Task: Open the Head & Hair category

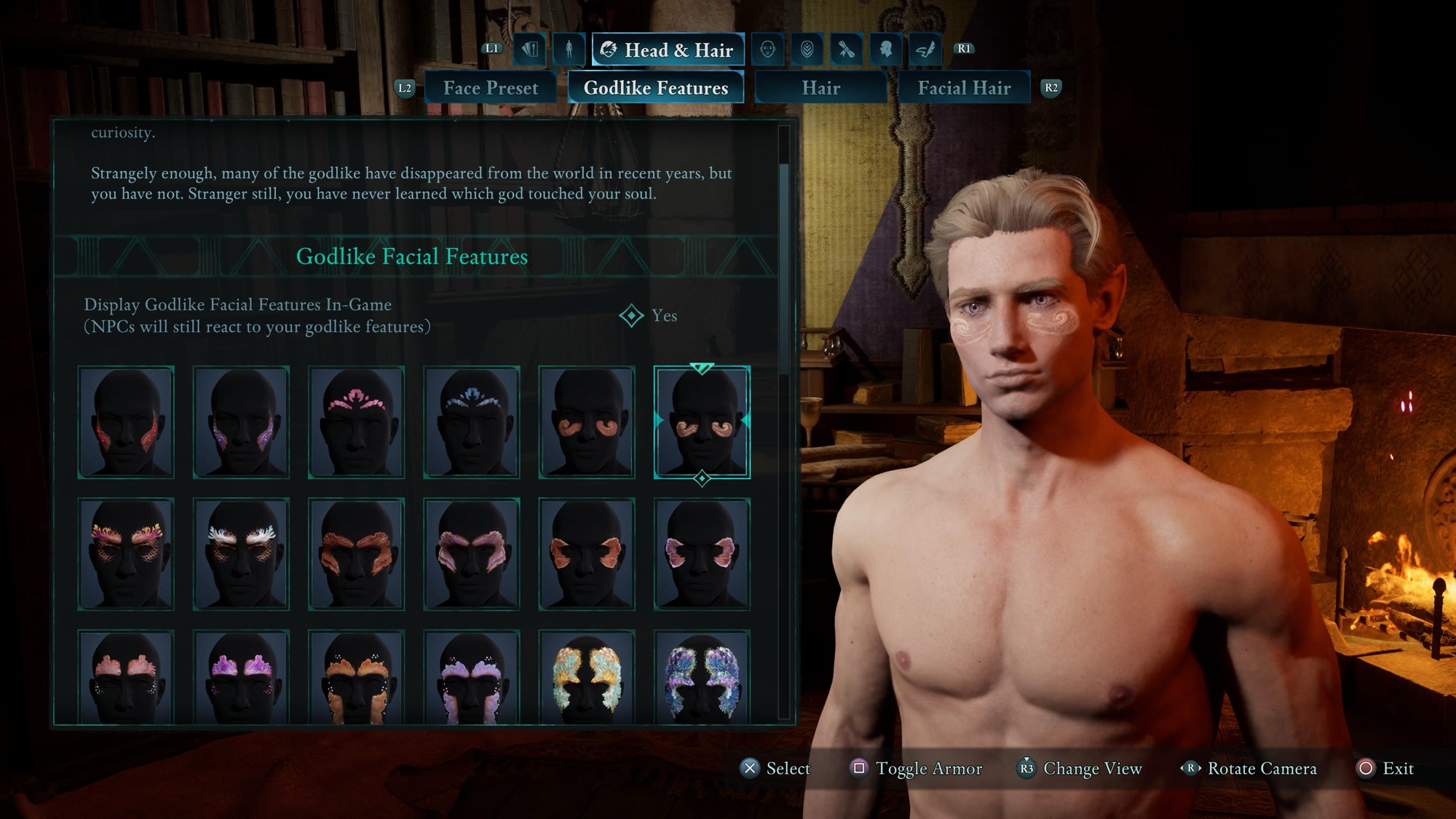Action: click(x=668, y=50)
